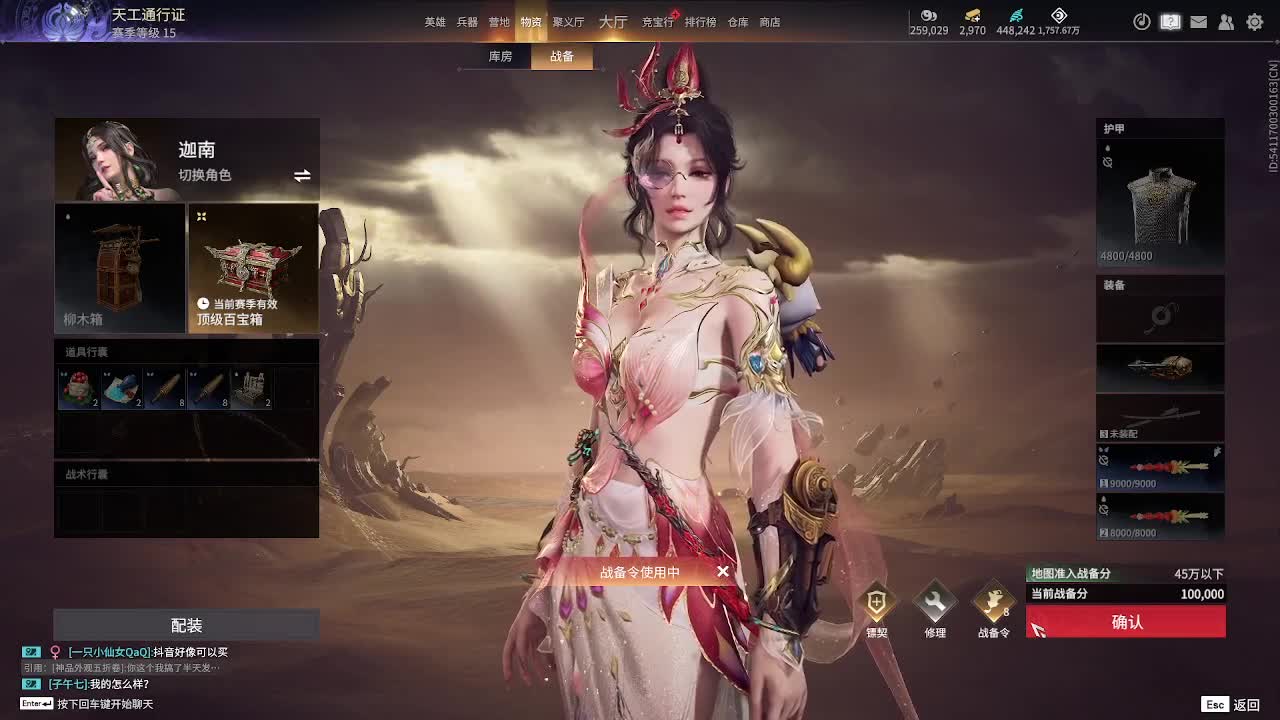Viewport: 1280px width, 720px height.
Task: Select the 柳木箱 chest slot
Action: [120, 268]
